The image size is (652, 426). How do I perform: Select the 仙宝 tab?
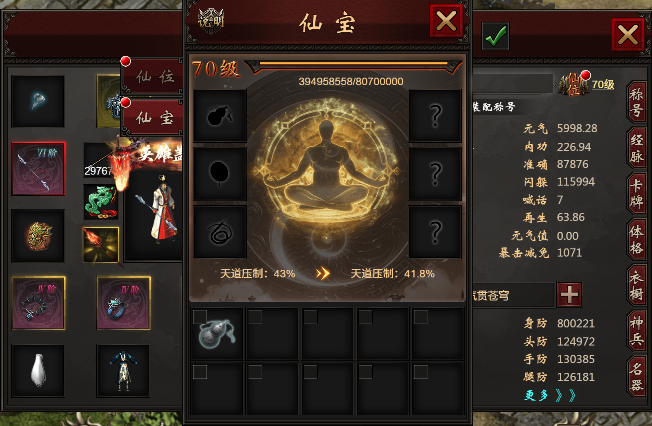(x=154, y=116)
